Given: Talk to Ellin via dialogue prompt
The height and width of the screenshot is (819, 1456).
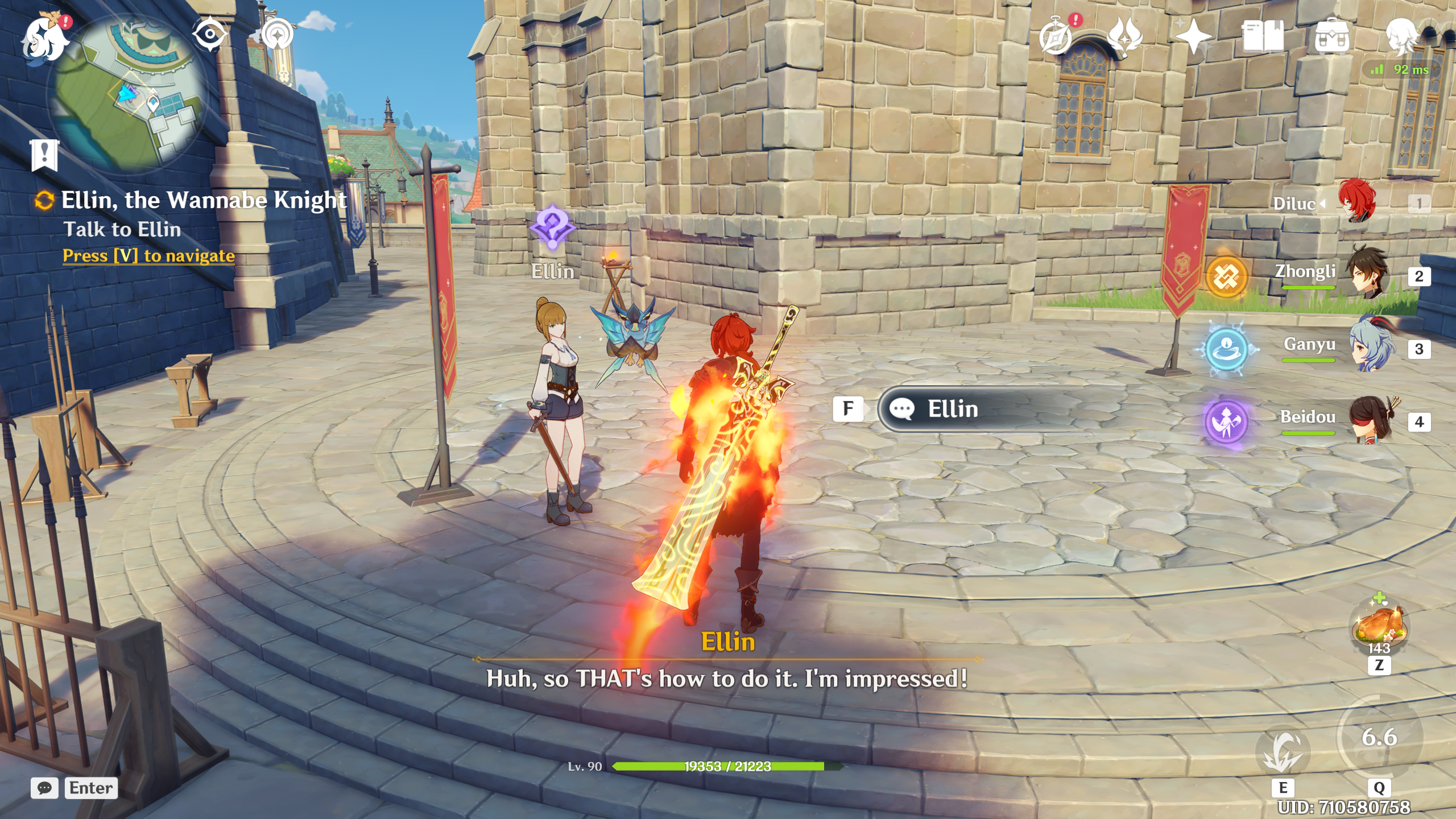Looking at the screenshot, I should (952, 409).
